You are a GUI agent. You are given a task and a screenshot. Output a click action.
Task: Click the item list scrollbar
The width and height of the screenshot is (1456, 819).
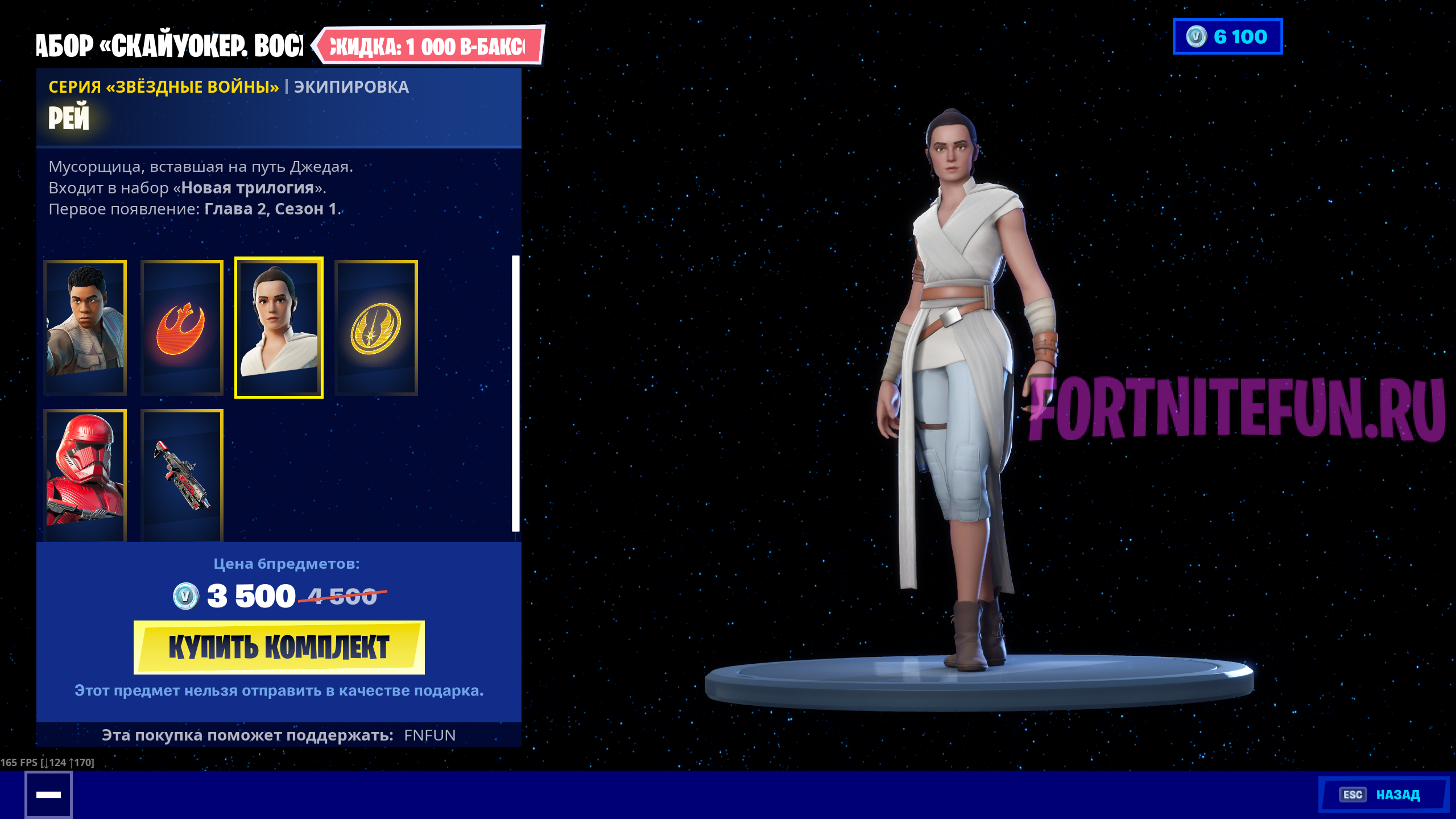515,392
